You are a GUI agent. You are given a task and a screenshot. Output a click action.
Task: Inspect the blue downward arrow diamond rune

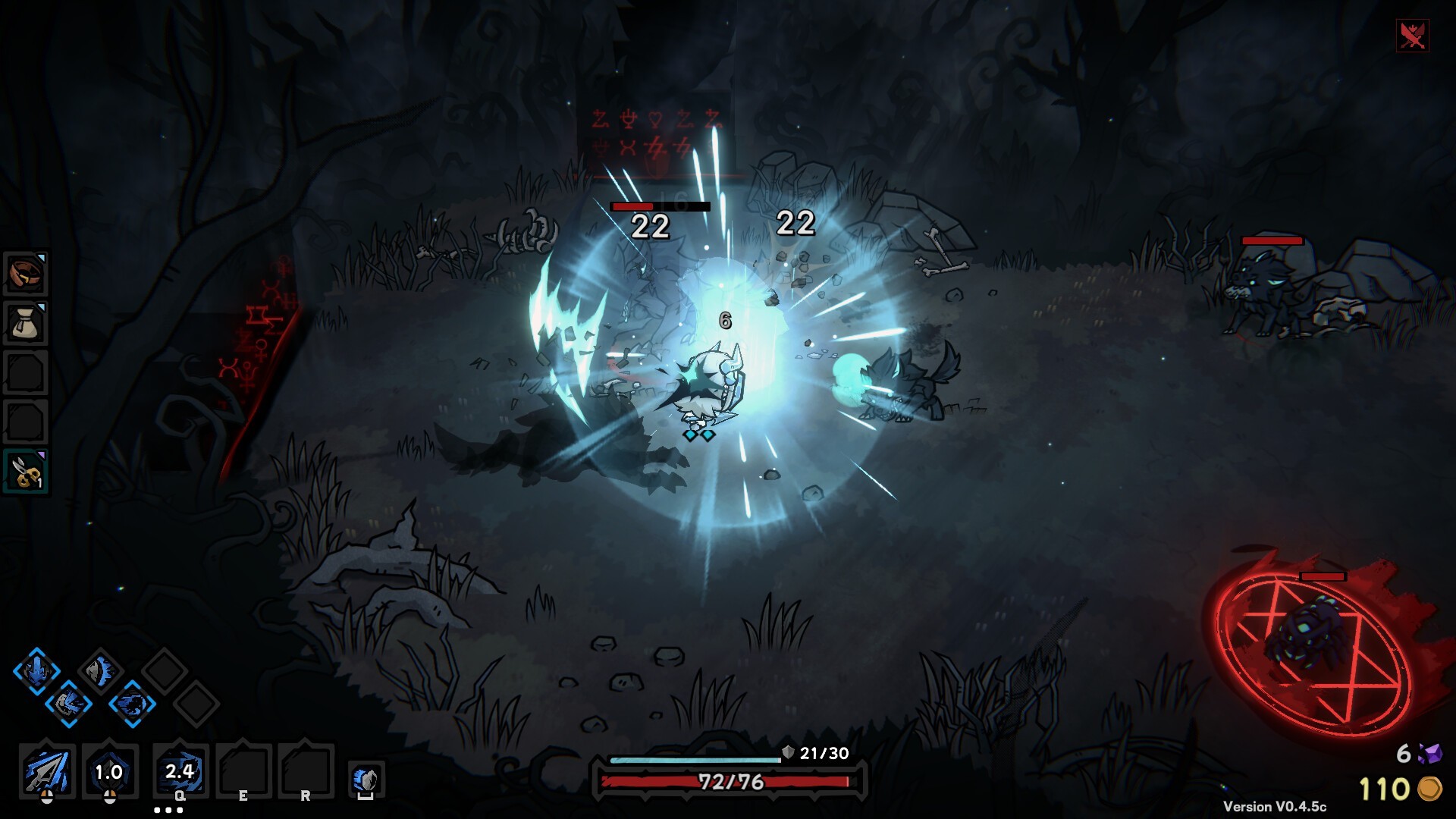click(36, 670)
